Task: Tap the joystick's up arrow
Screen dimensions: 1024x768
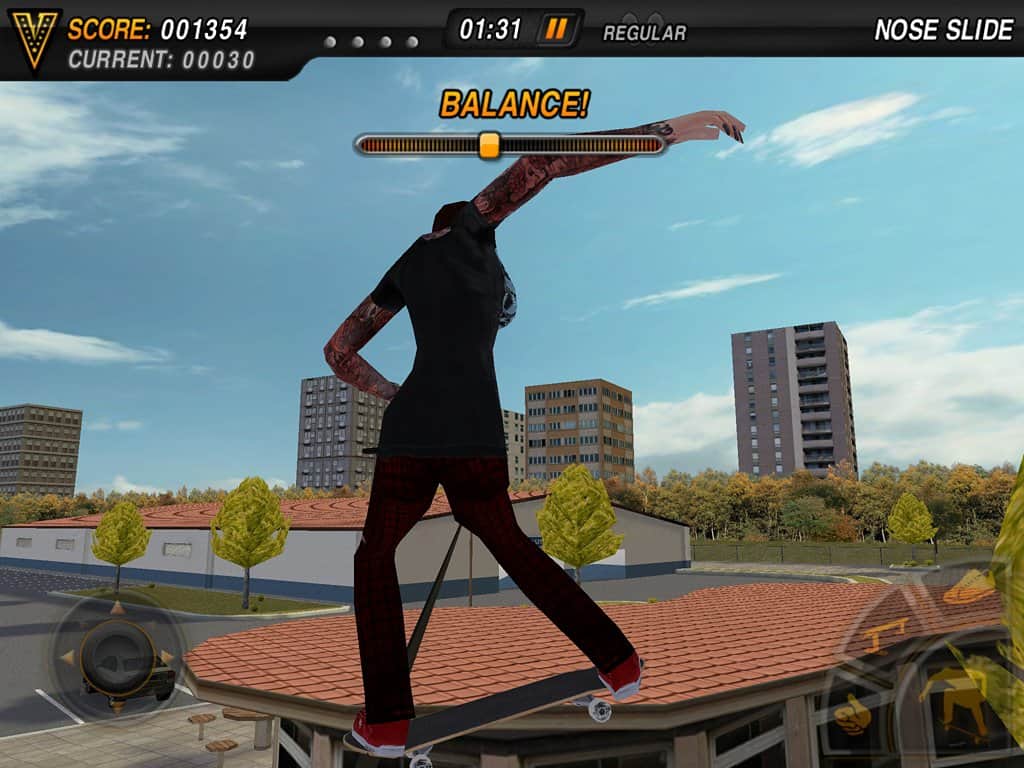Action: pos(117,607)
